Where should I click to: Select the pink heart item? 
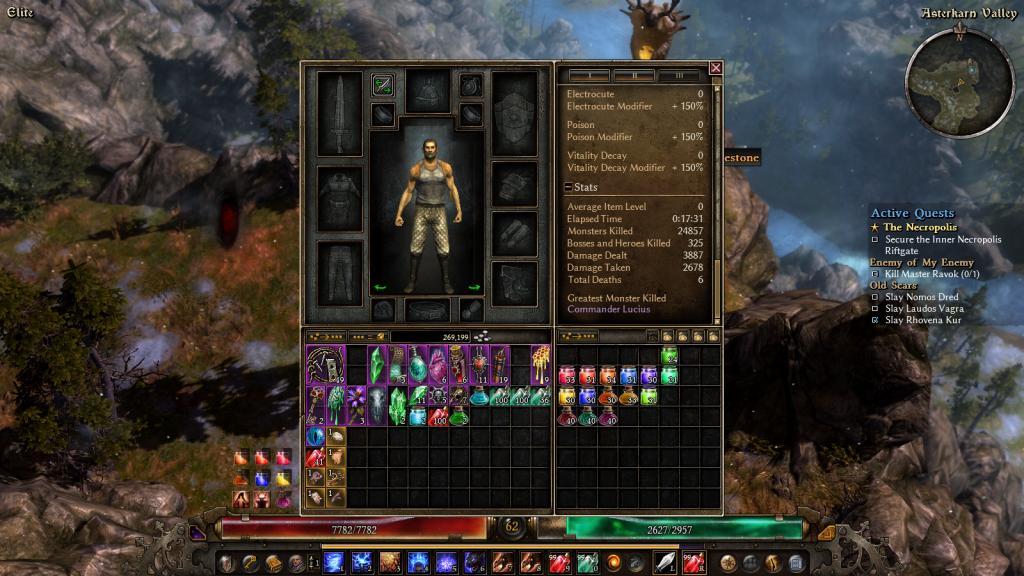coord(438,364)
